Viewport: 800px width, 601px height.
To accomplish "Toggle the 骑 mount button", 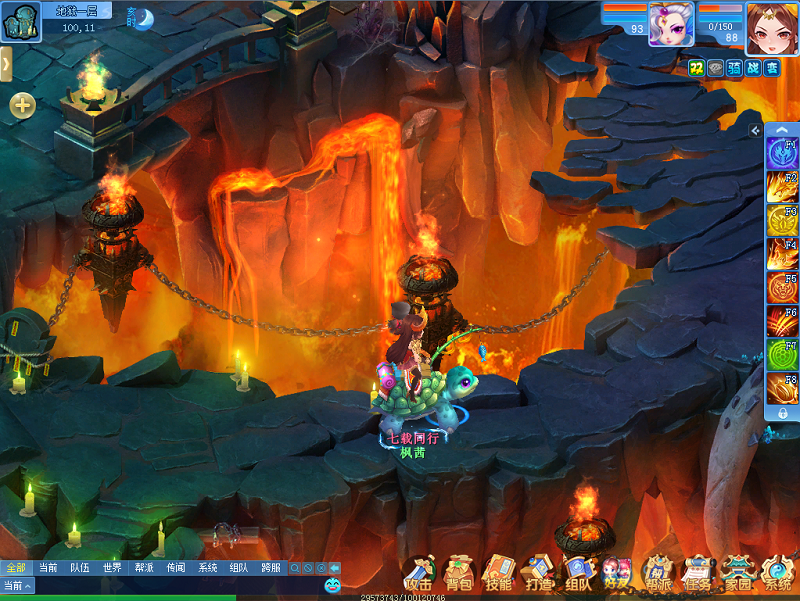I will (x=734, y=68).
